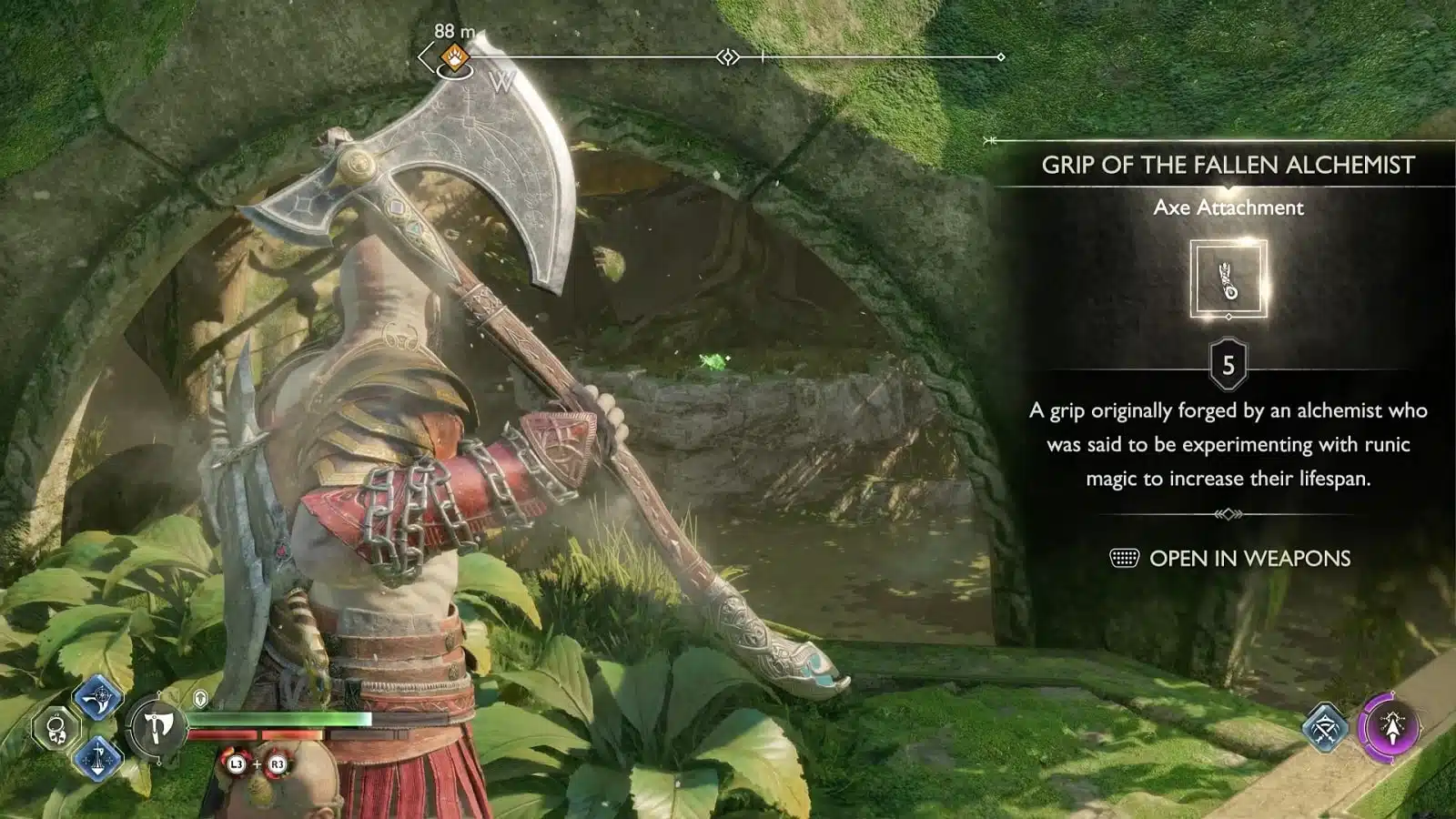Open the new grip in Weapons
Viewport: 1456px width, 819px height.
click(x=1230, y=558)
